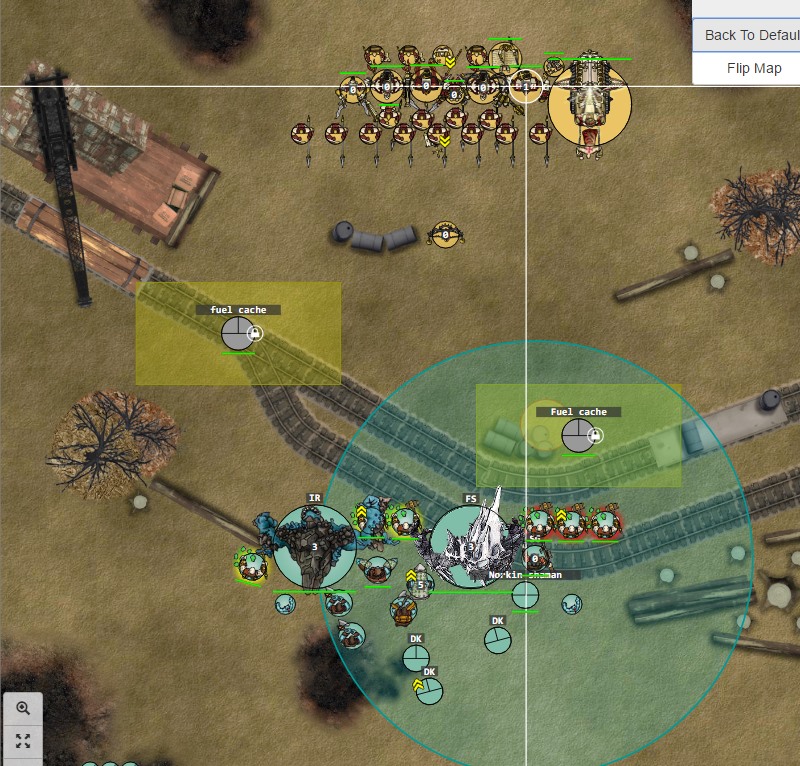
Task: Toggle fullscreen with the four-arrows icon
Action: [23, 741]
